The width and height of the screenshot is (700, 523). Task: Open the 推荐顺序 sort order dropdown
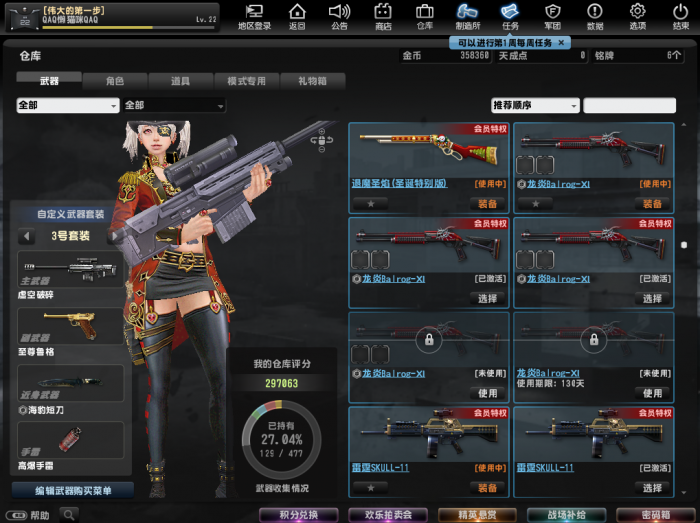click(534, 105)
